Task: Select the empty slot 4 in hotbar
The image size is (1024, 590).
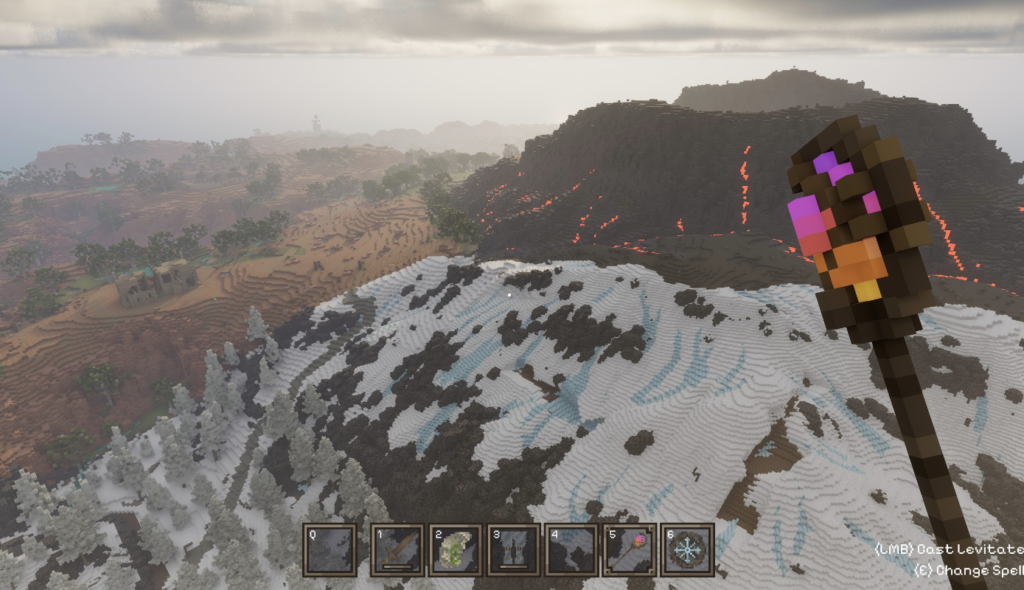Action: [x=571, y=550]
